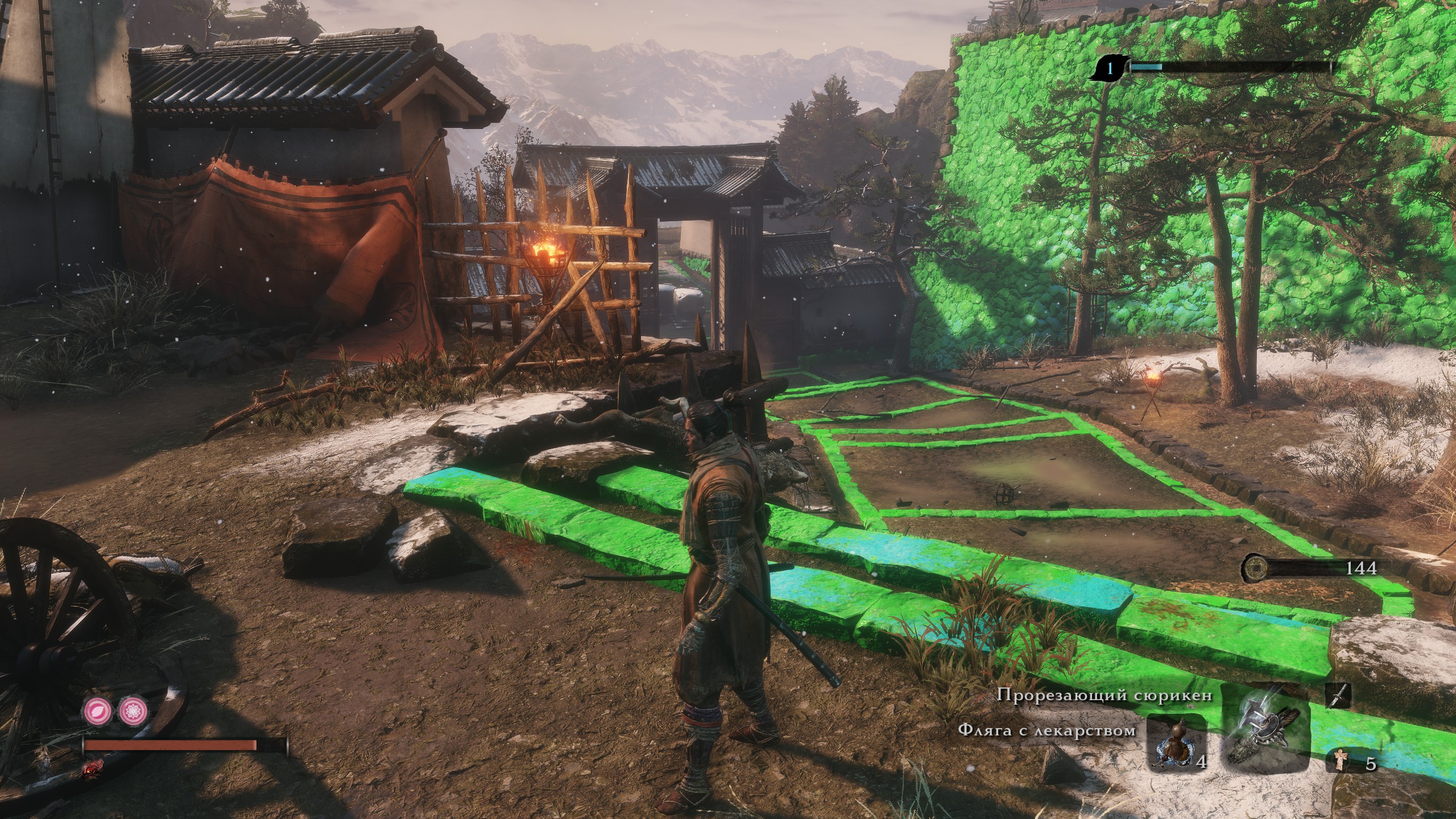Click the red ember status icon
The width and height of the screenshot is (1456, 819).
point(90,768)
